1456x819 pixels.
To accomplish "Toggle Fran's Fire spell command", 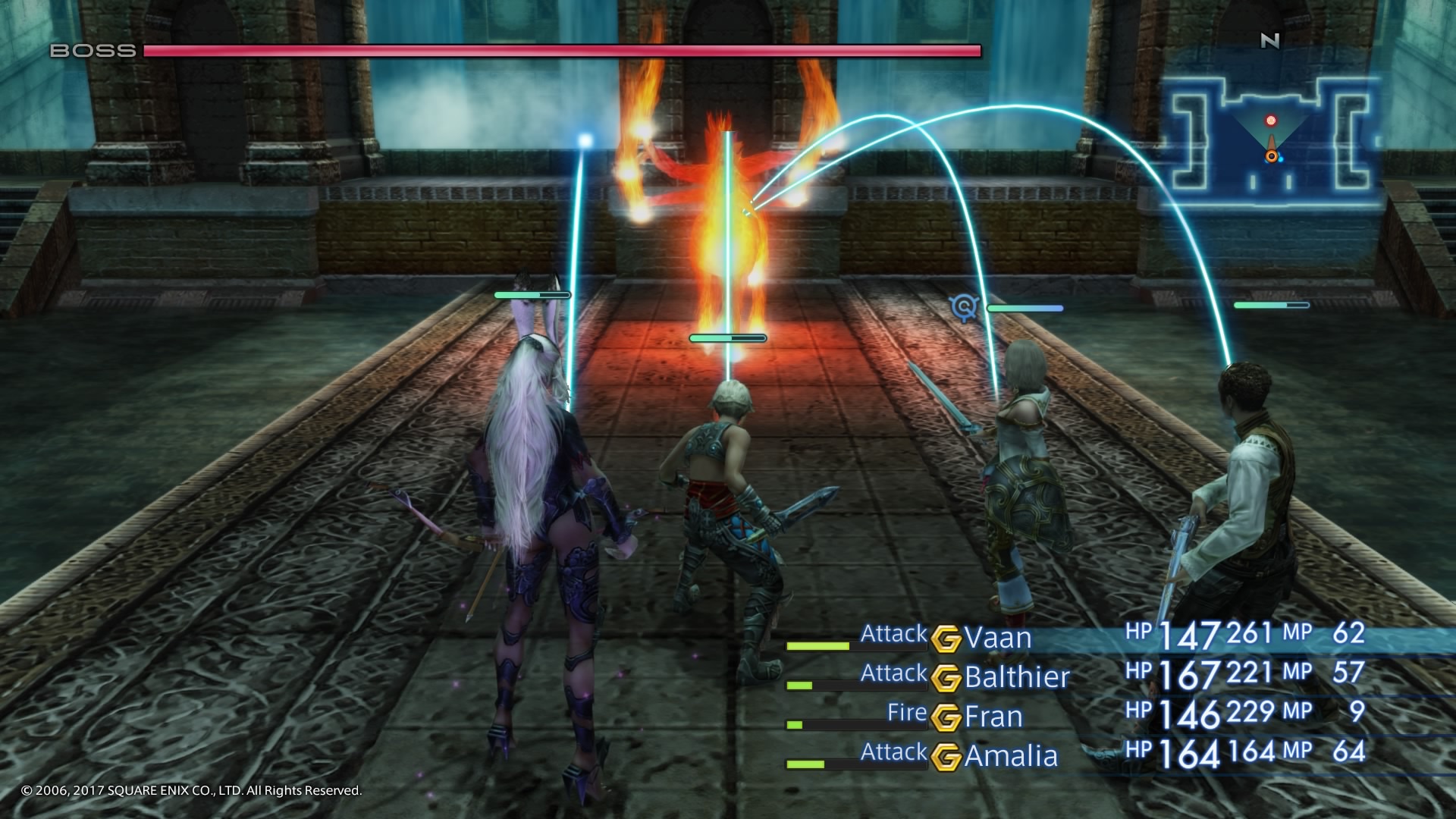I will [x=907, y=714].
